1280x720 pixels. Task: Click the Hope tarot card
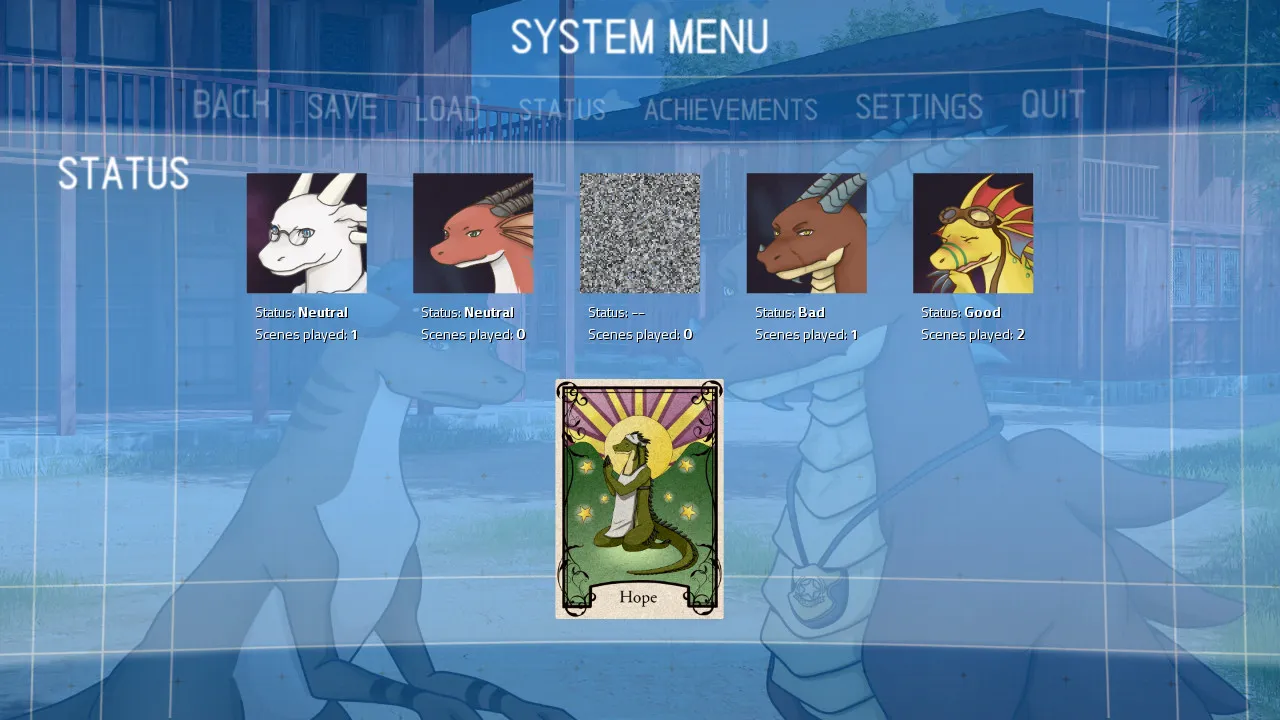[x=639, y=498]
